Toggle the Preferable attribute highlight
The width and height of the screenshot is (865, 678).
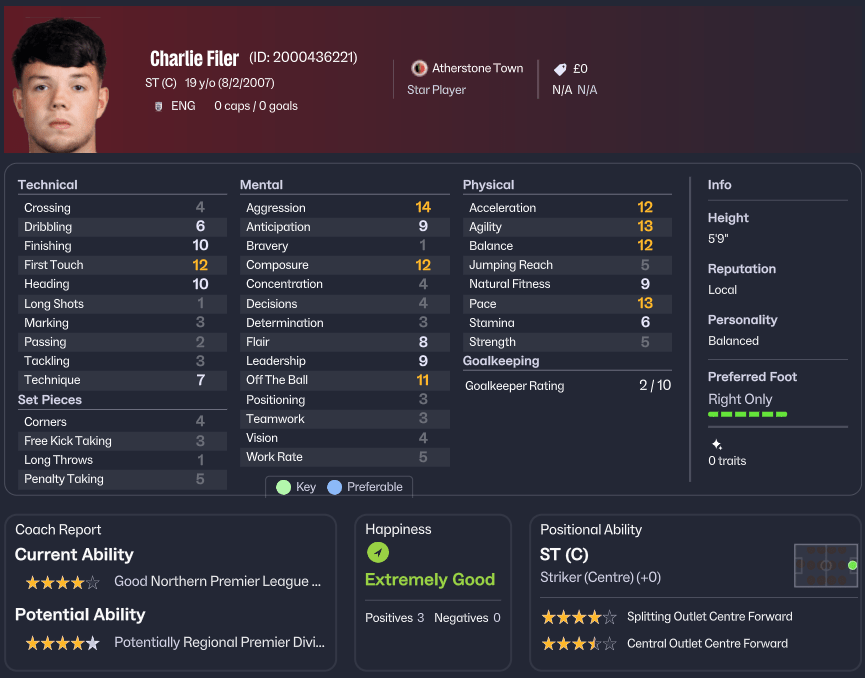[x=365, y=487]
